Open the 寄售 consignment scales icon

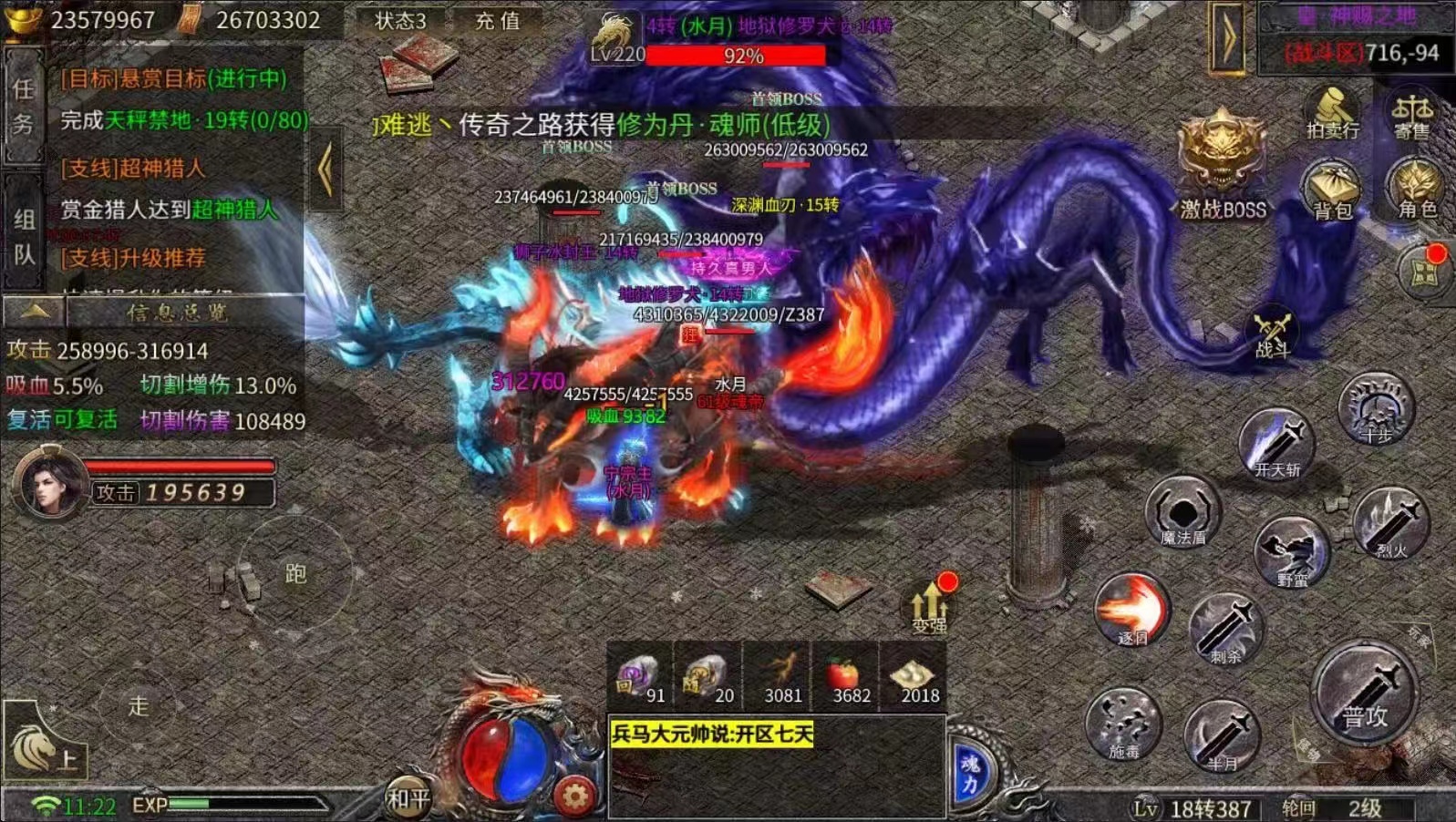[1411, 113]
